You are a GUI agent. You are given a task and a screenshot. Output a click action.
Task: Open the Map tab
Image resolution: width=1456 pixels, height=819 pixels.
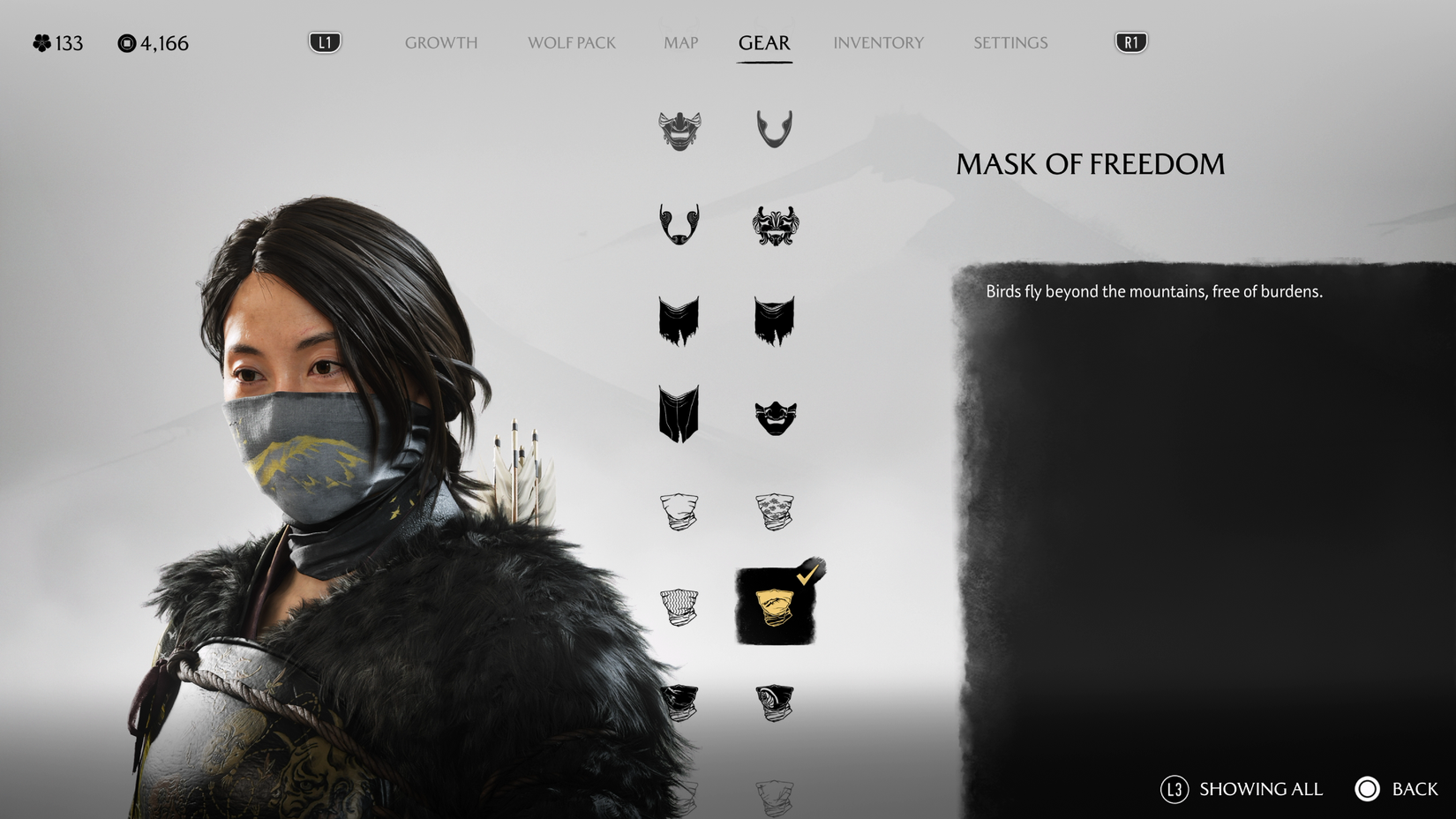679,42
